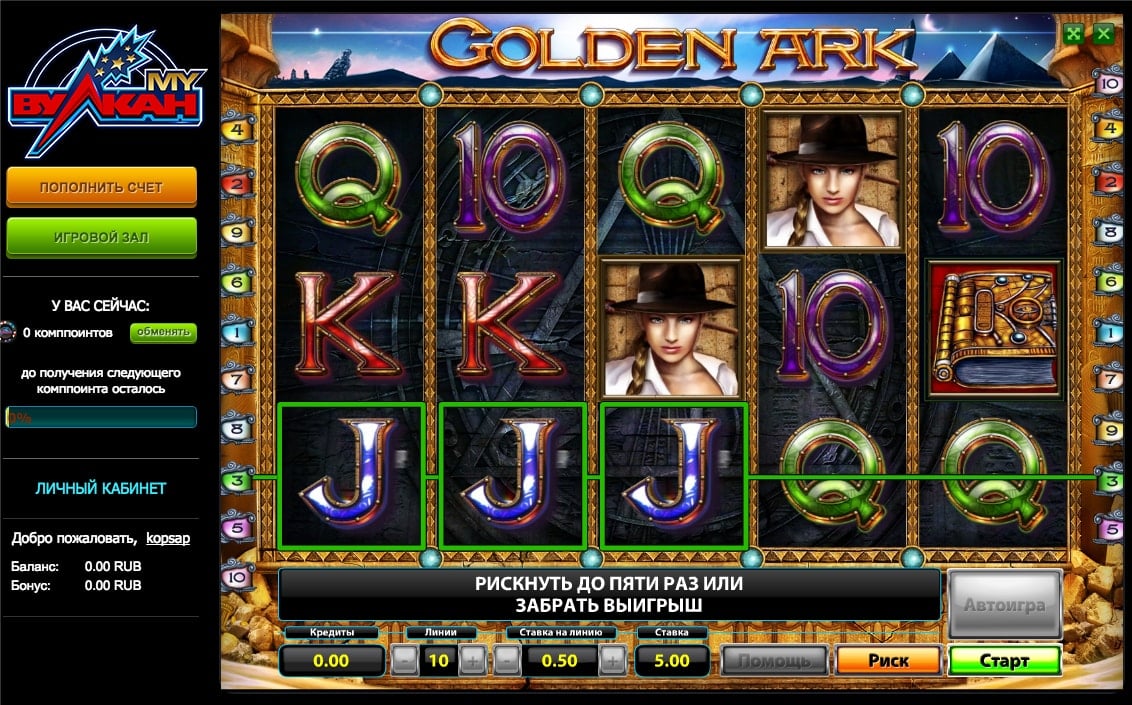Close the game with the green X
The height and width of the screenshot is (705, 1132).
coord(1103,33)
